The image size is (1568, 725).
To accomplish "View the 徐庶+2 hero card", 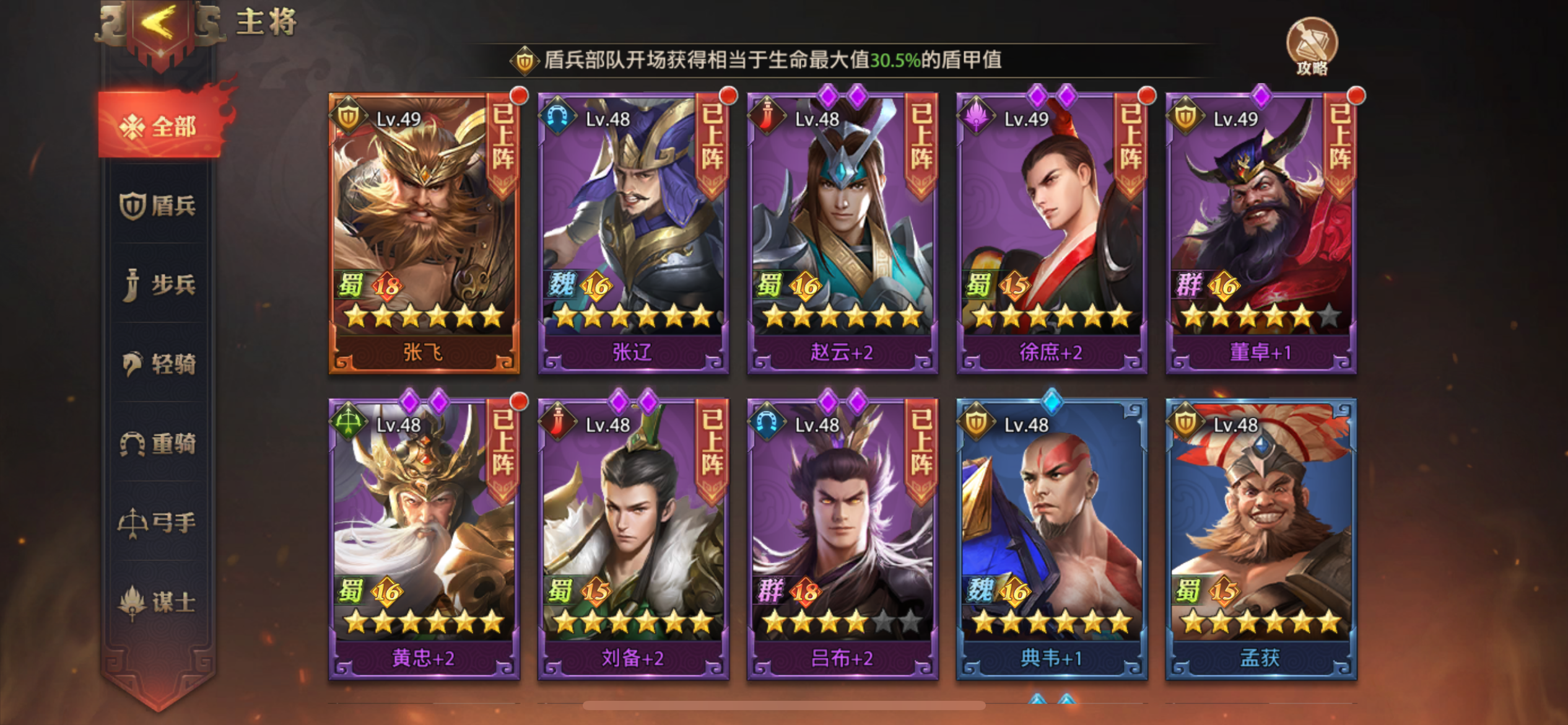I will [x=1052, y=234].
